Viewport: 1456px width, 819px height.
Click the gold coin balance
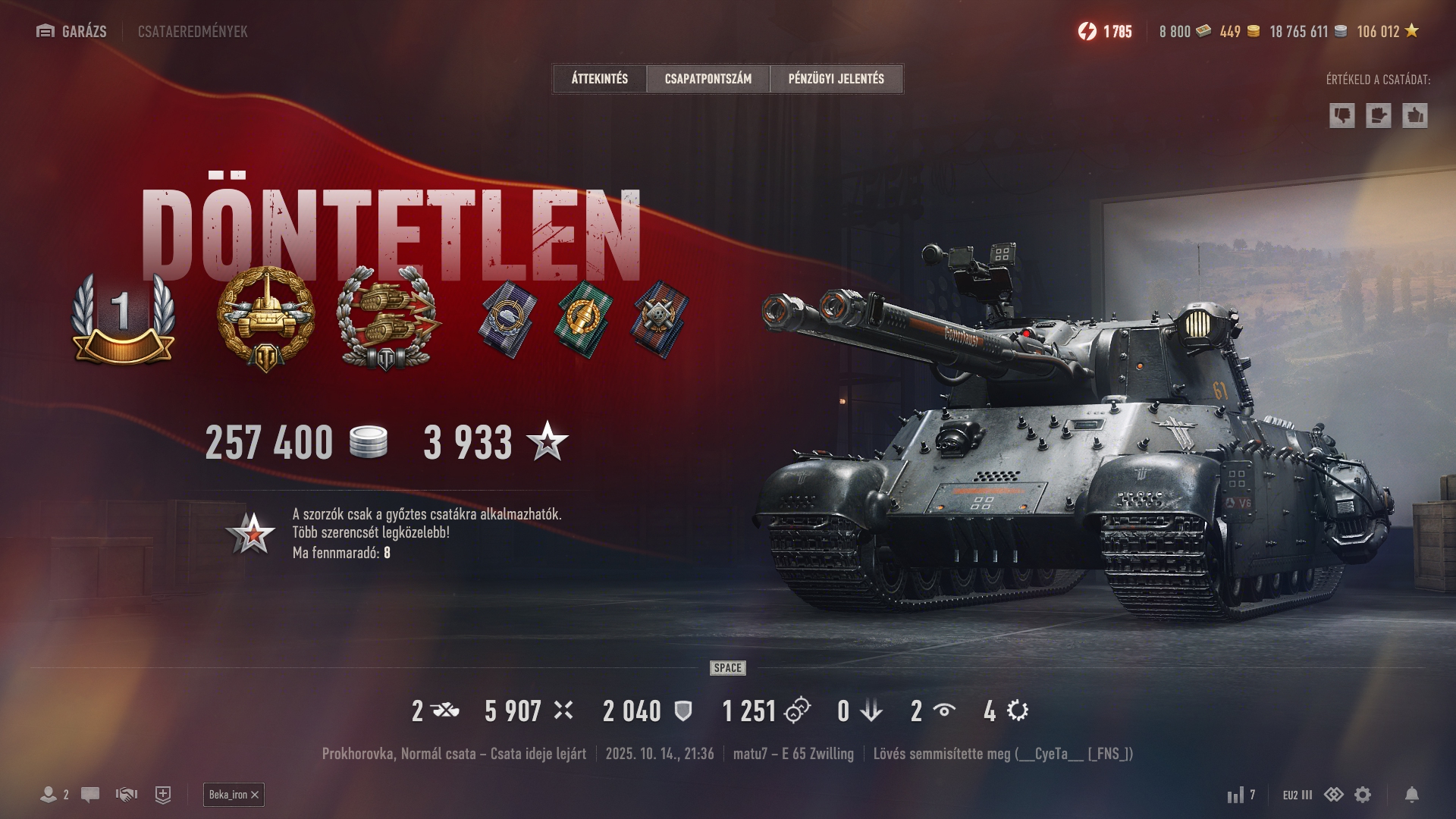pyautogui.click(x=1239, y=31)
